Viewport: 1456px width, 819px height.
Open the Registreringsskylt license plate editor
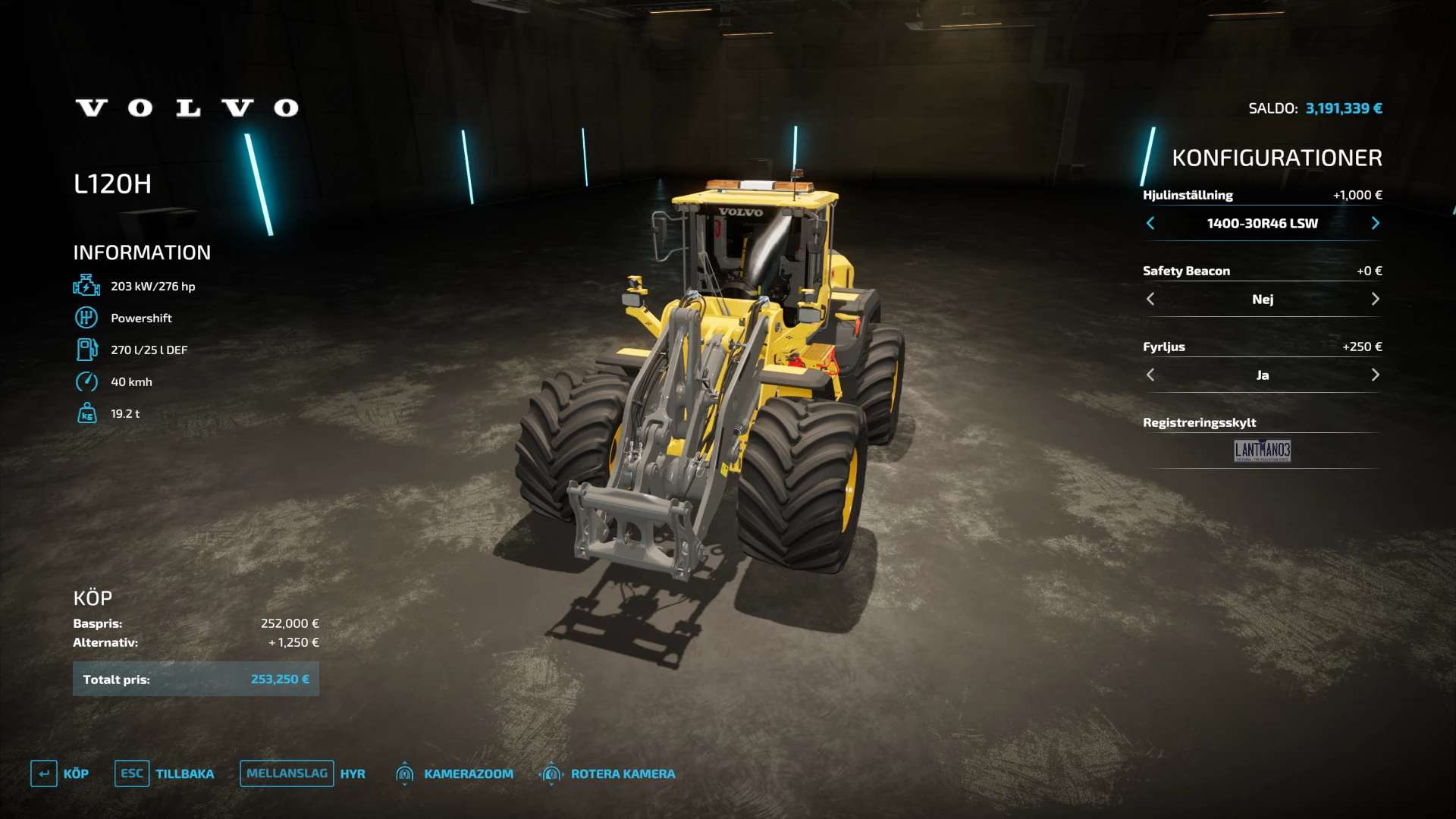(x=1262, y=450)
